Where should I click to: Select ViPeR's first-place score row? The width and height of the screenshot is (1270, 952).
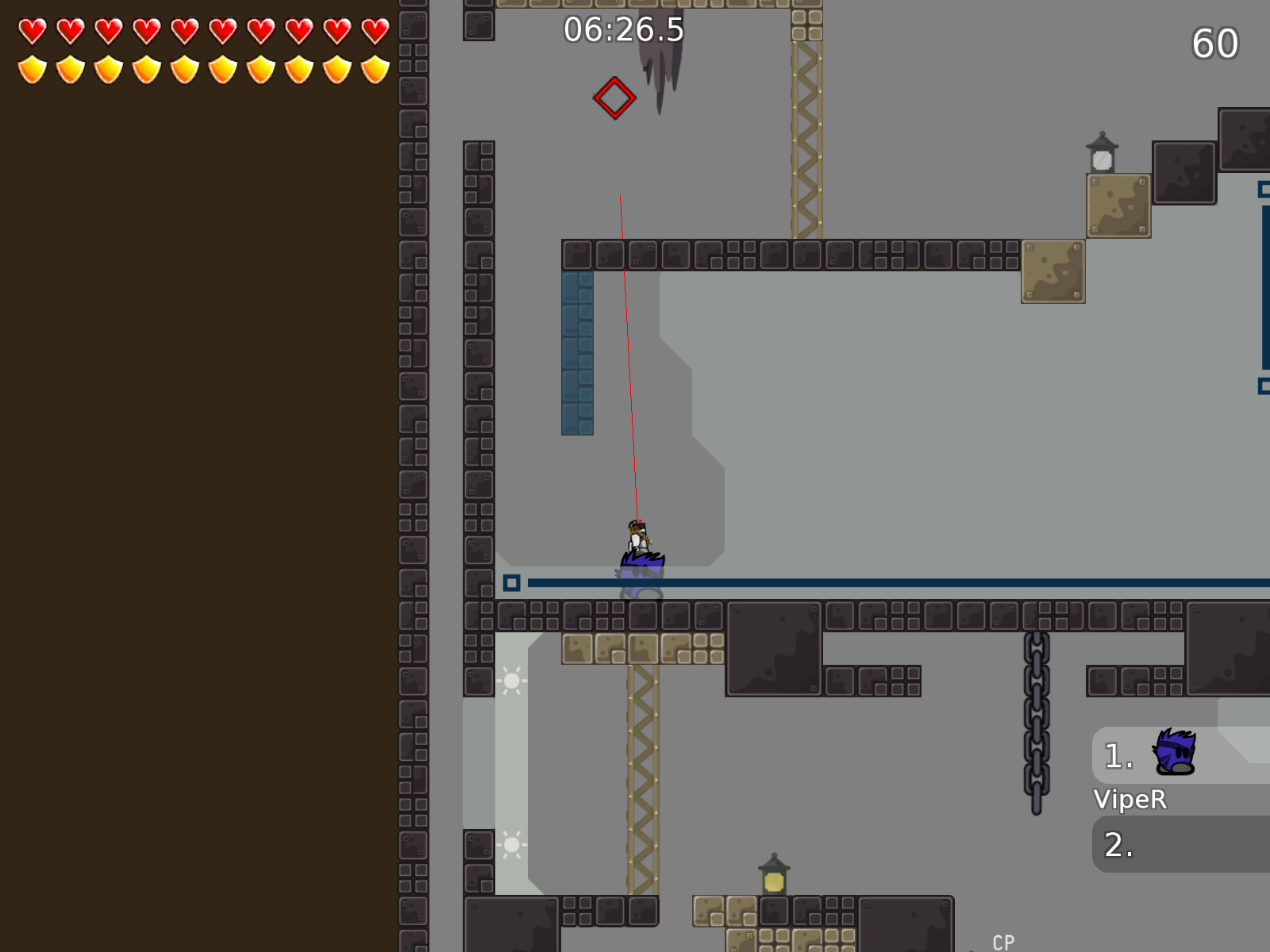(x=1180, y=755)
